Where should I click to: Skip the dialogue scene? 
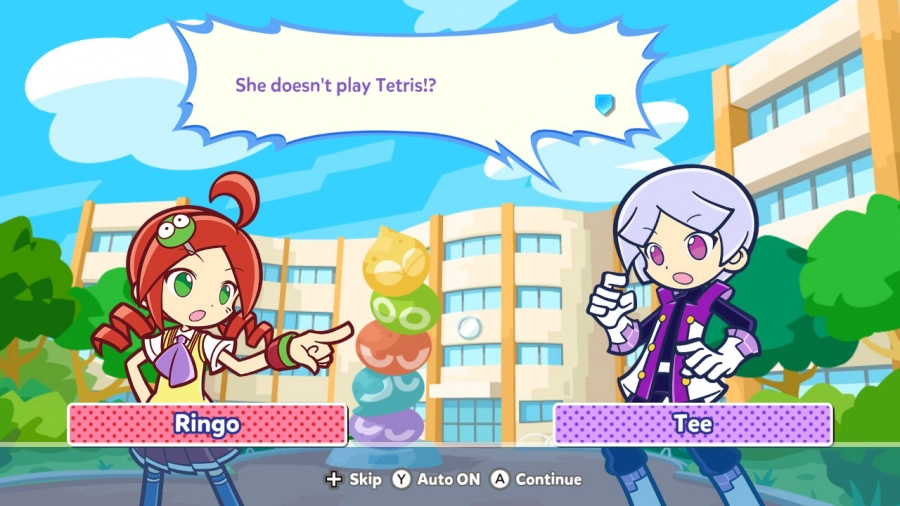[x=354, y=479]
